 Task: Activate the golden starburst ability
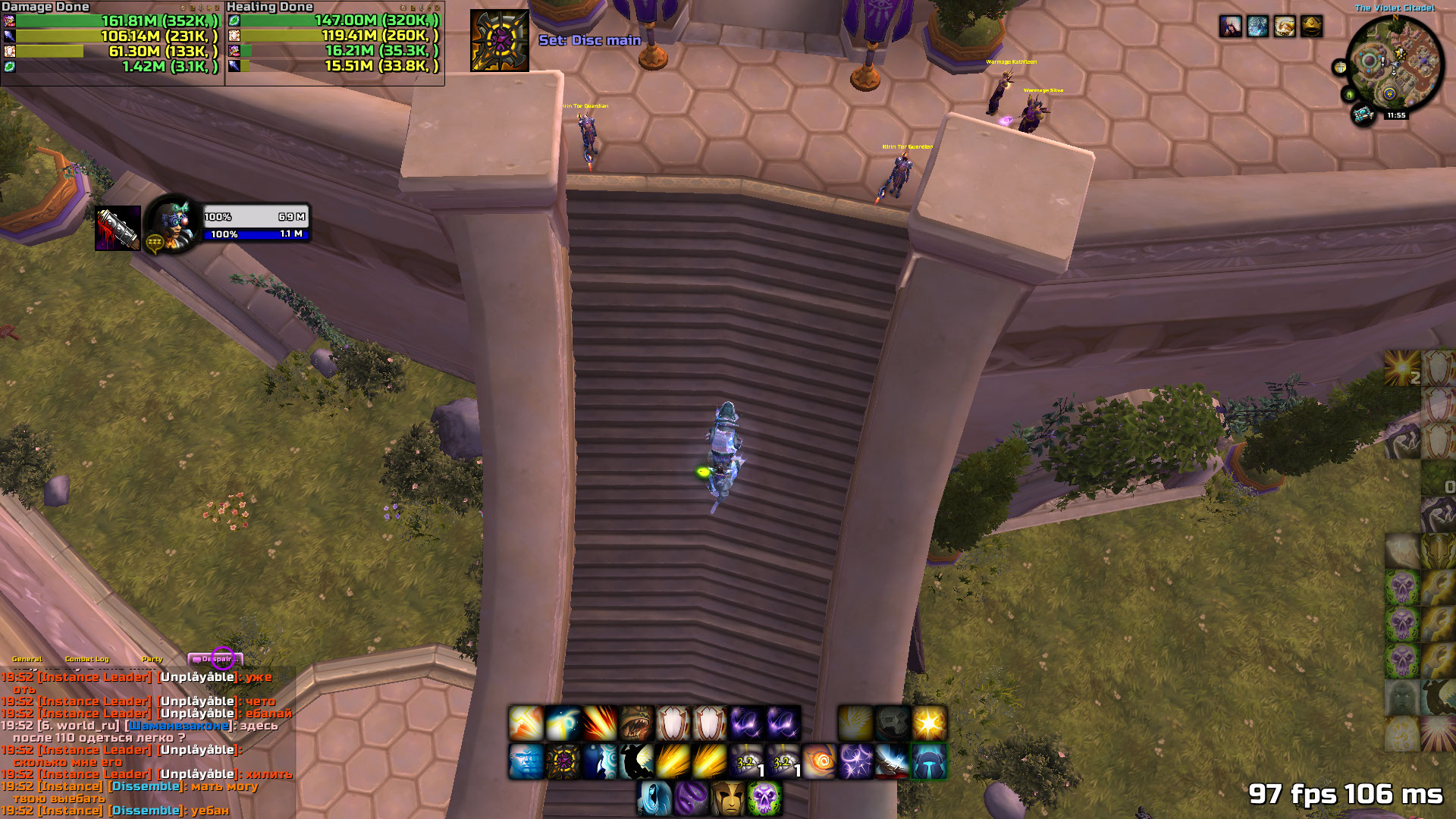(x=929, y=723)
